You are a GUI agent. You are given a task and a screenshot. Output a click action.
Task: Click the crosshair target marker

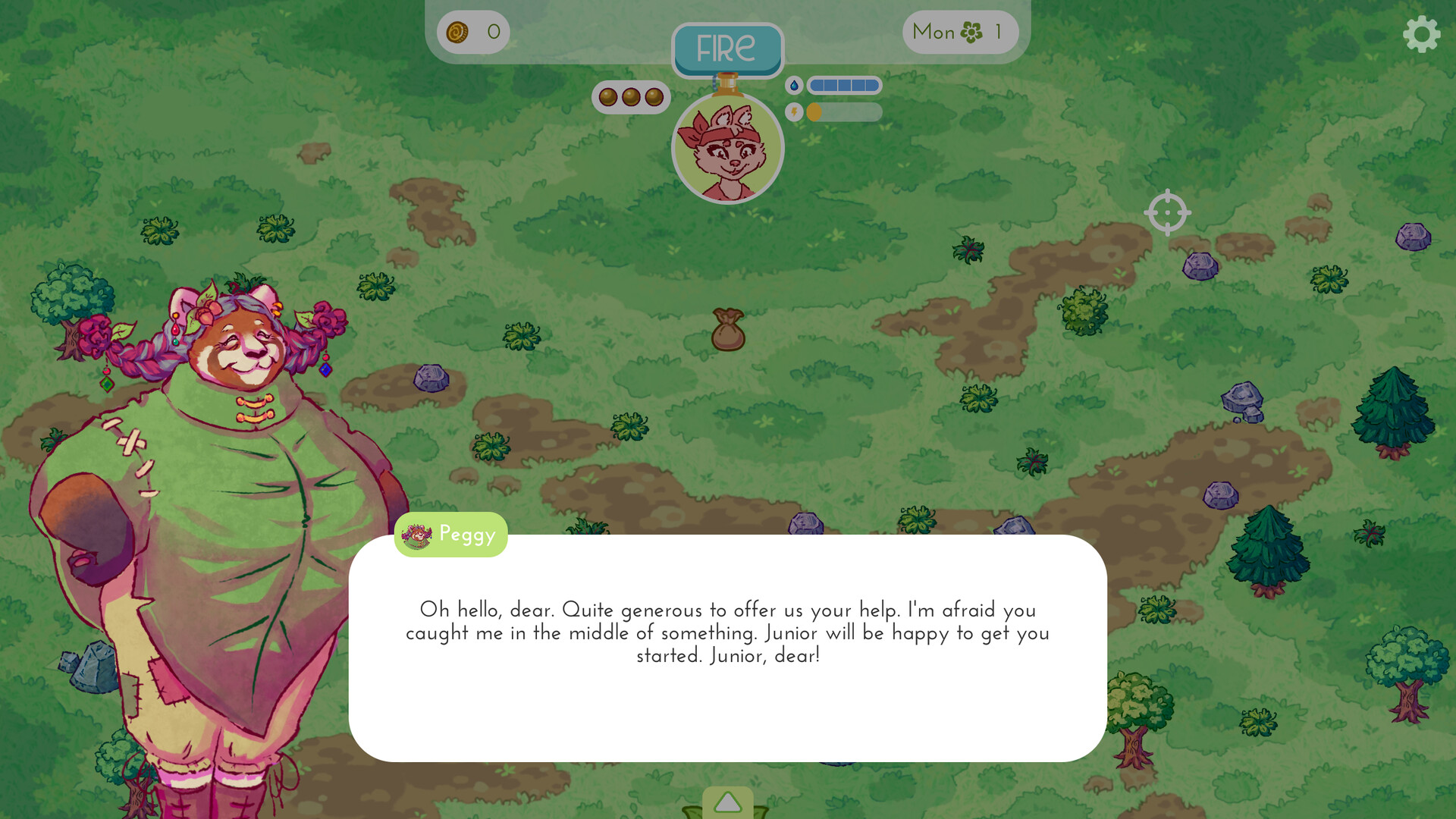[1167, 213]
